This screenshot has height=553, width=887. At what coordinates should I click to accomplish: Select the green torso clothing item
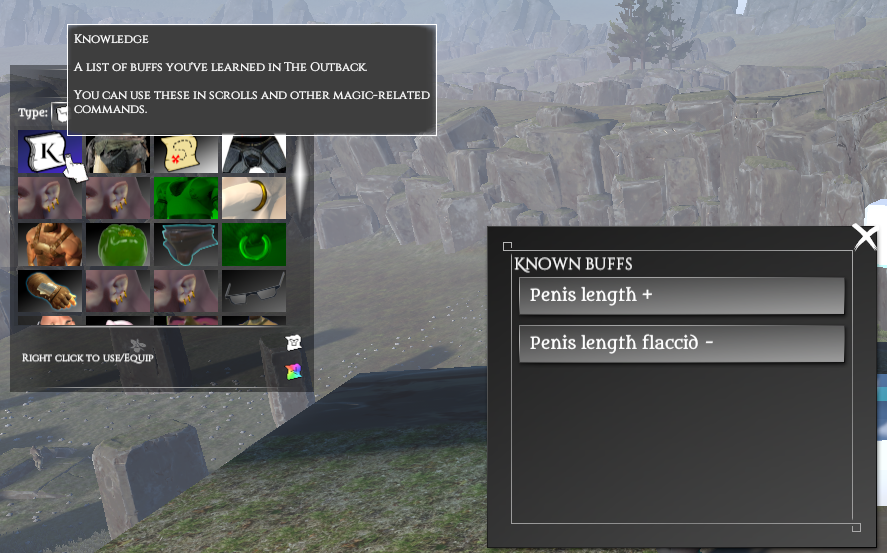(185, 198)
